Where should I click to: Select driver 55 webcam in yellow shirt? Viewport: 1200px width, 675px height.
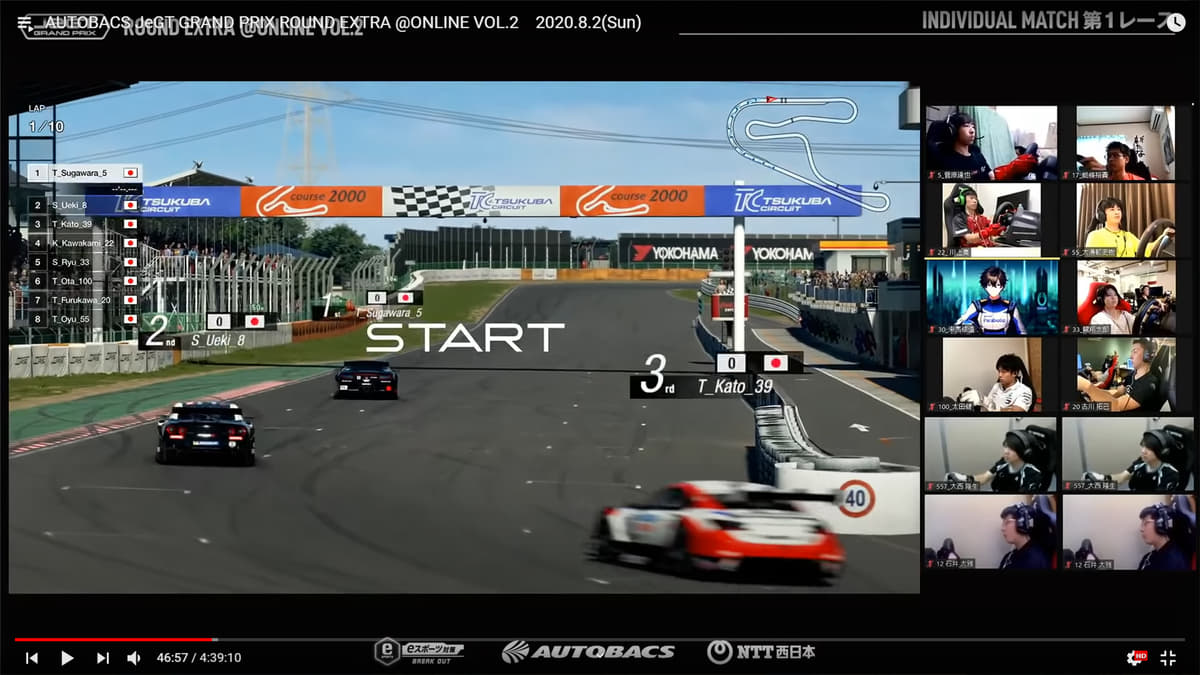pyautogui.click(x=1126, y=220)
